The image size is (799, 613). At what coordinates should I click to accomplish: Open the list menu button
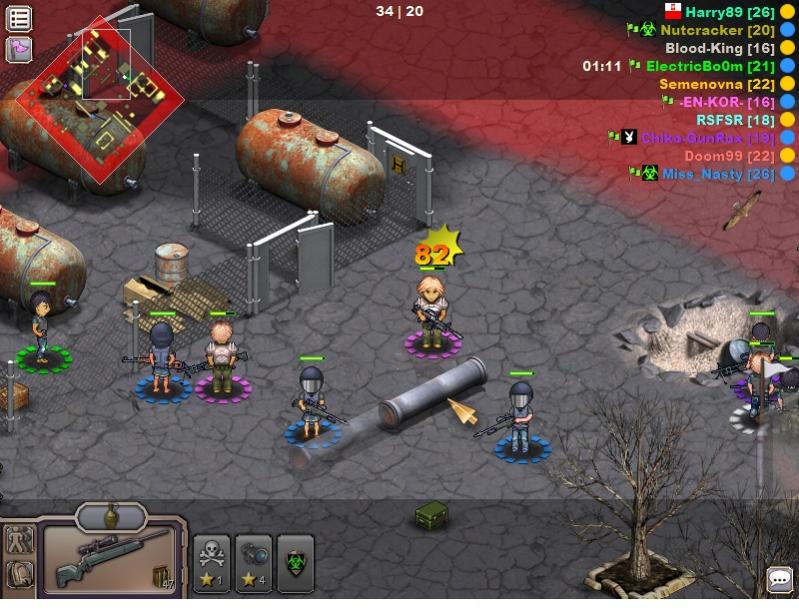19,18
